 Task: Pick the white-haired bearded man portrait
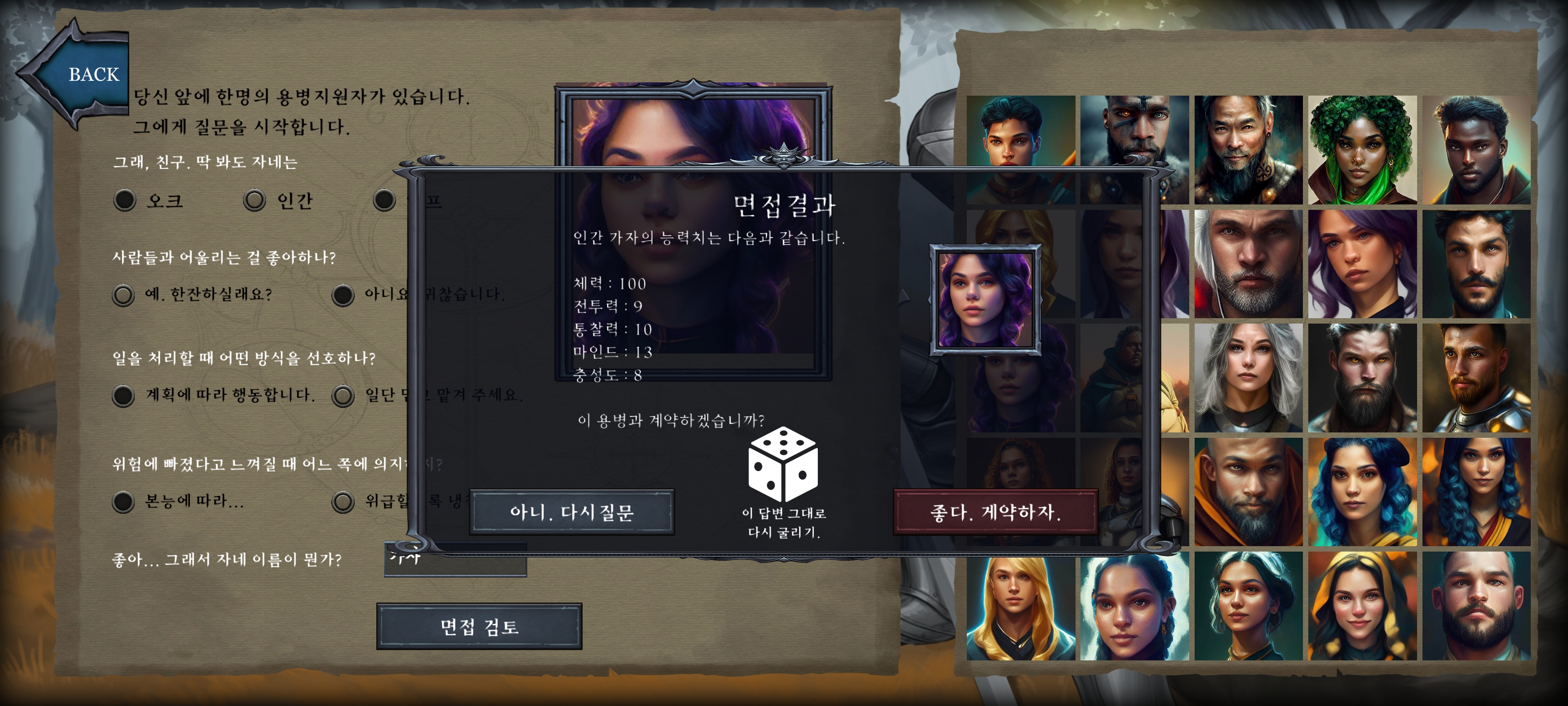coord(1248,264)
